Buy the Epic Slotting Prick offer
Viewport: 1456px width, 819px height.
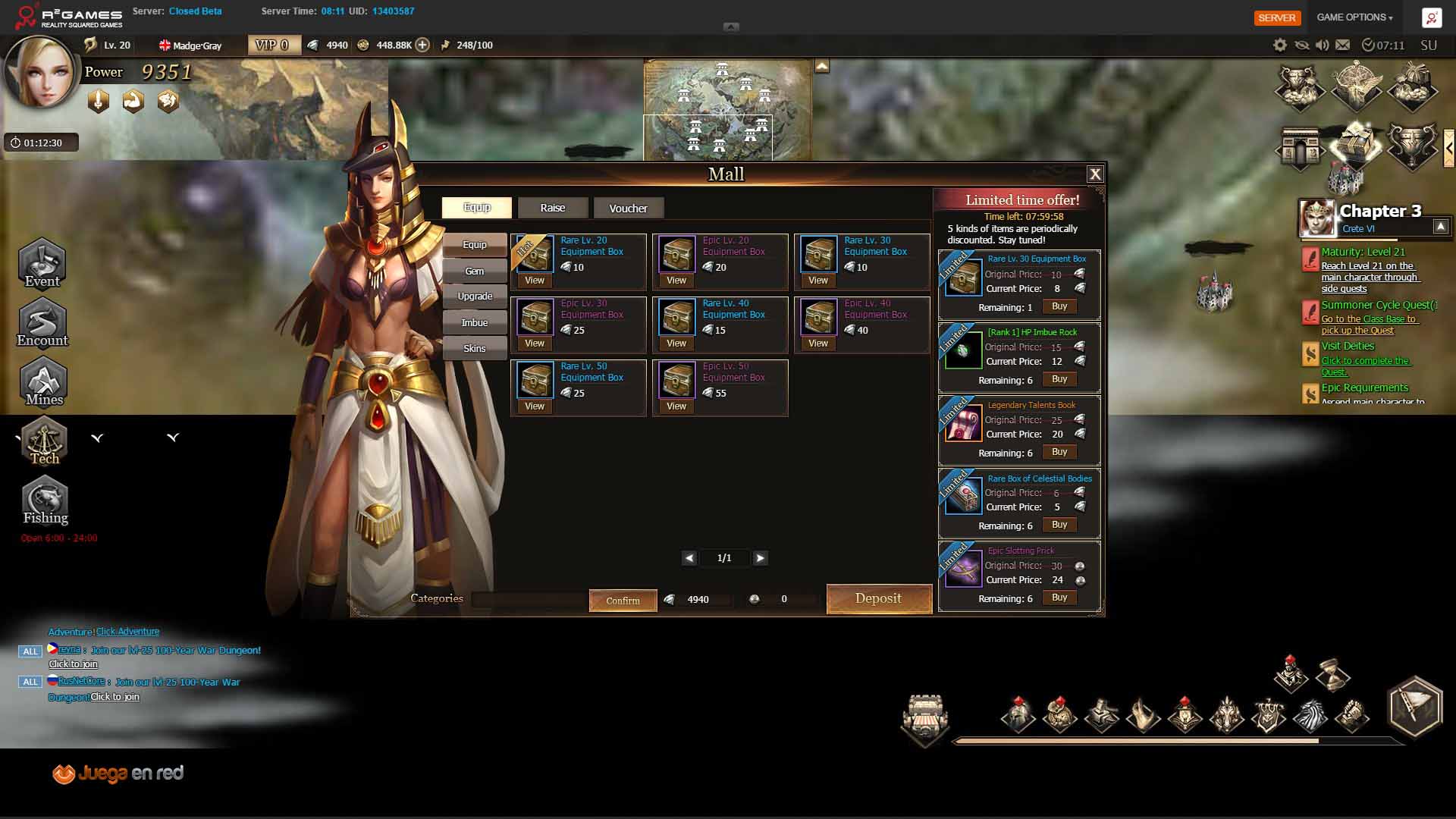point(1059,598)
